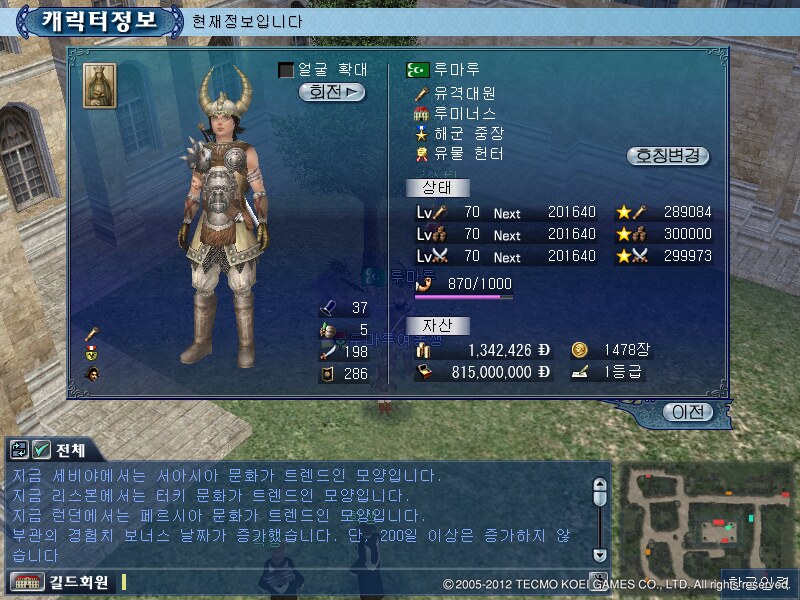Click the chat log scrollbar up arrow
The width and height of the screenshot is (800, 600).
coord(599,485)
